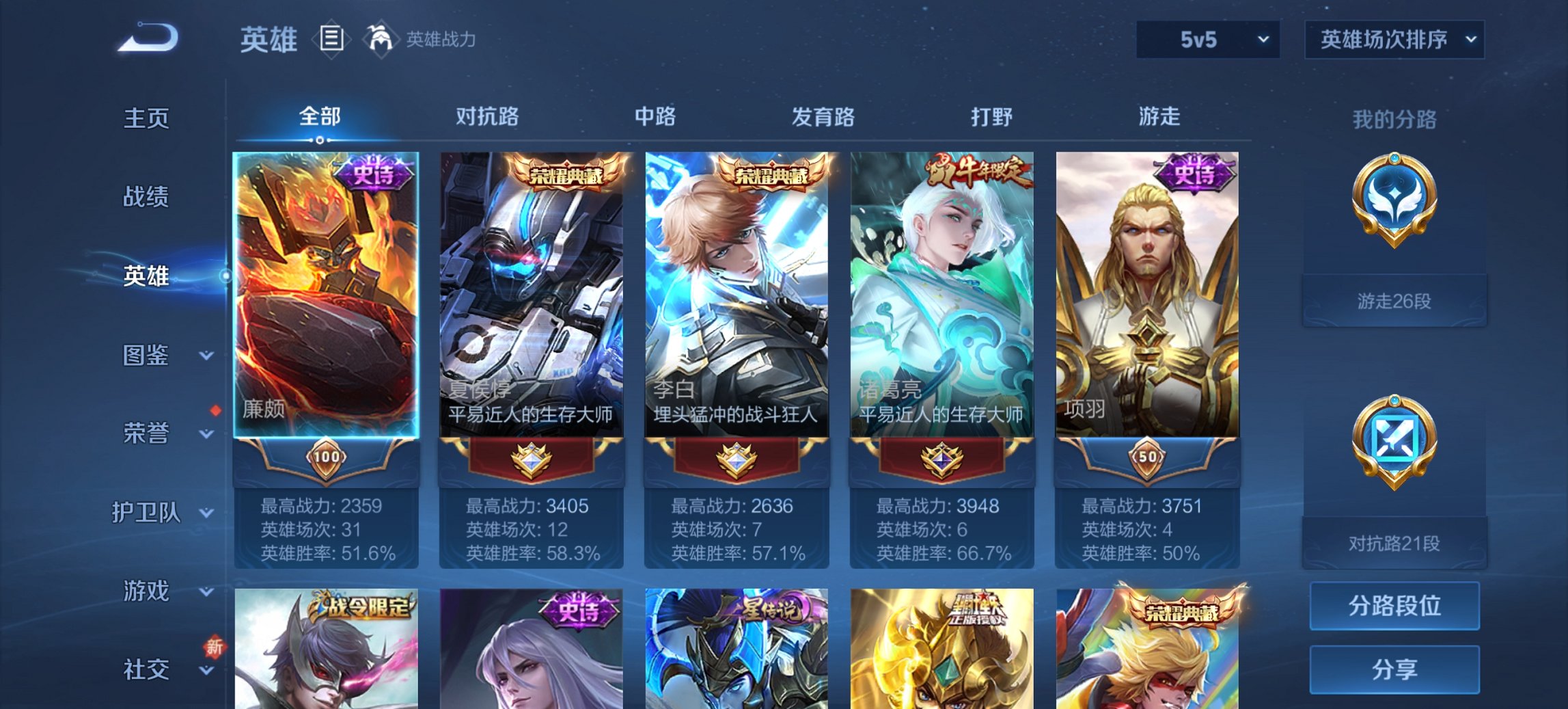Switch to the 打野 jungle tab
Viewport: 1568px width, 709px height.
992,118
